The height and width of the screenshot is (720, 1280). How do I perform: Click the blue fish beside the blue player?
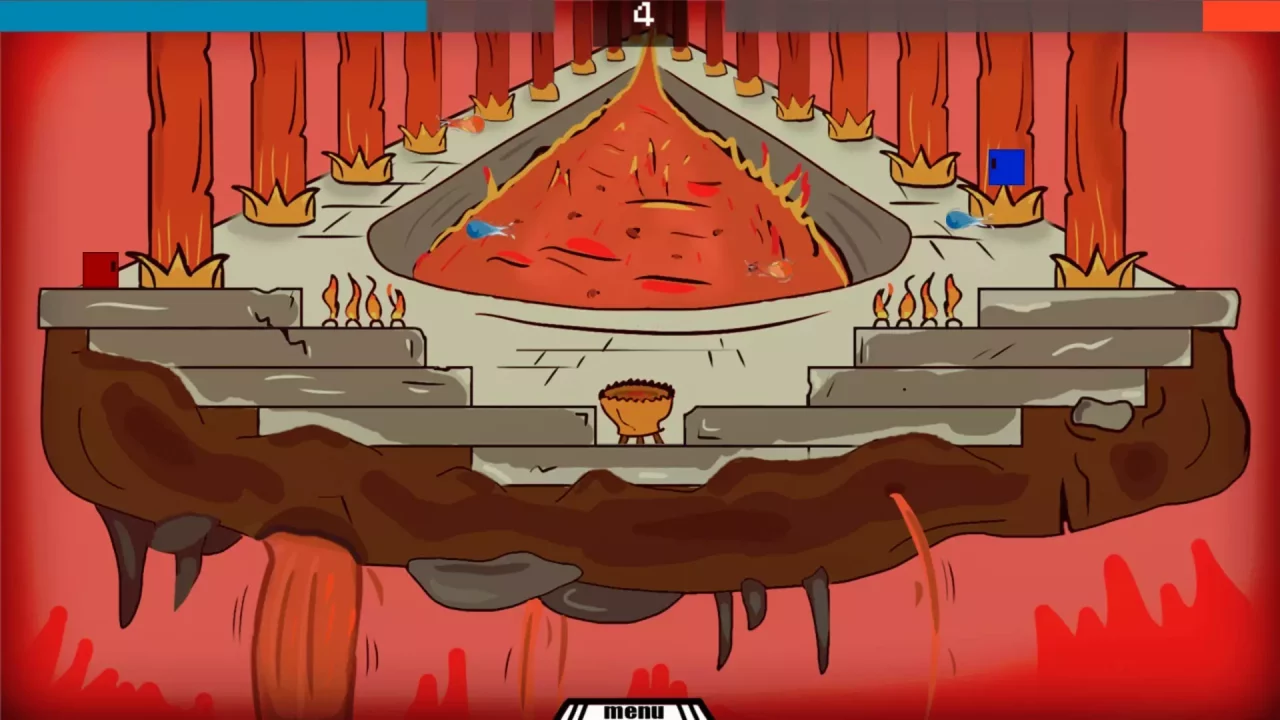pyautogui.click(x=958, y=220)
